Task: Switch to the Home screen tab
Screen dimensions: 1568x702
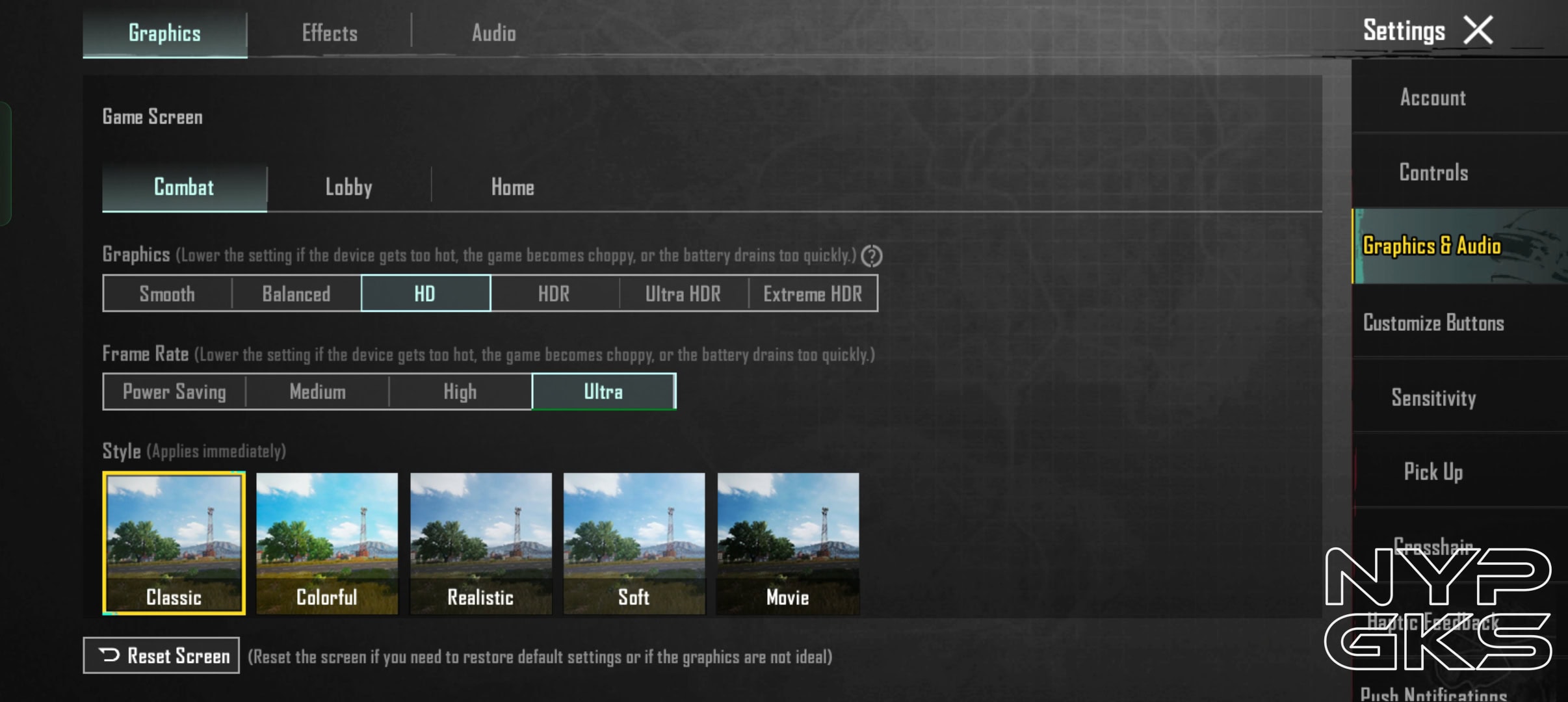Action: (x=512, y=187)
